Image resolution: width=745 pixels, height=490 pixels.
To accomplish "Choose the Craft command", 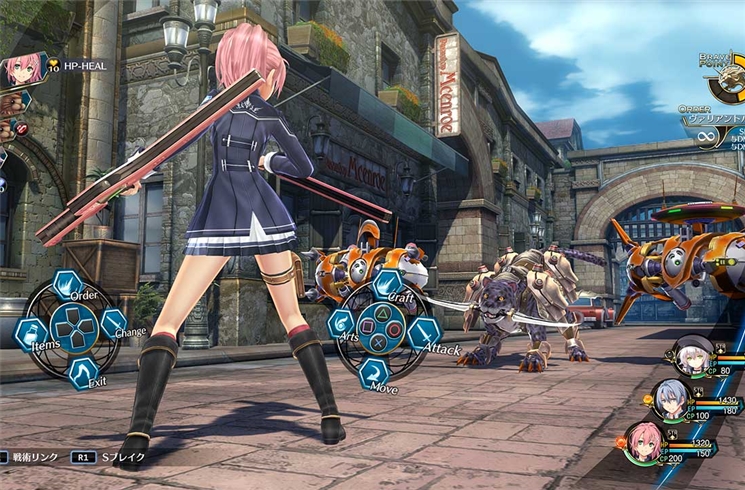I will (387, 284).
